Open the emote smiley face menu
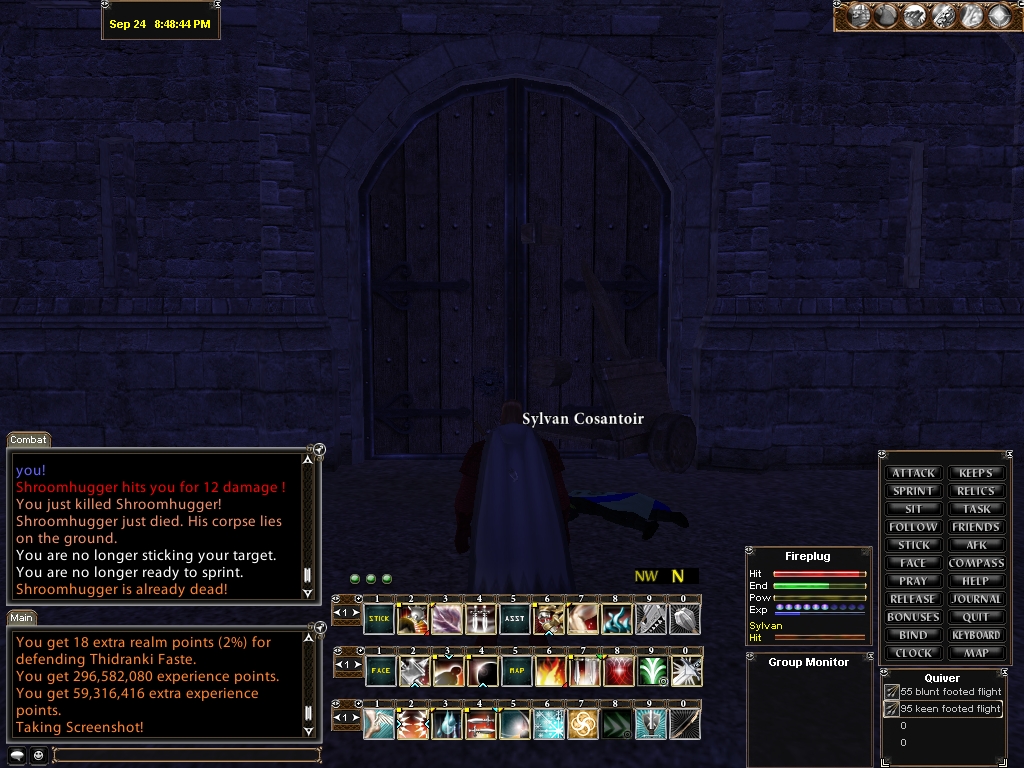Viewport: 1024px width, 768px height. click(38, 755)
